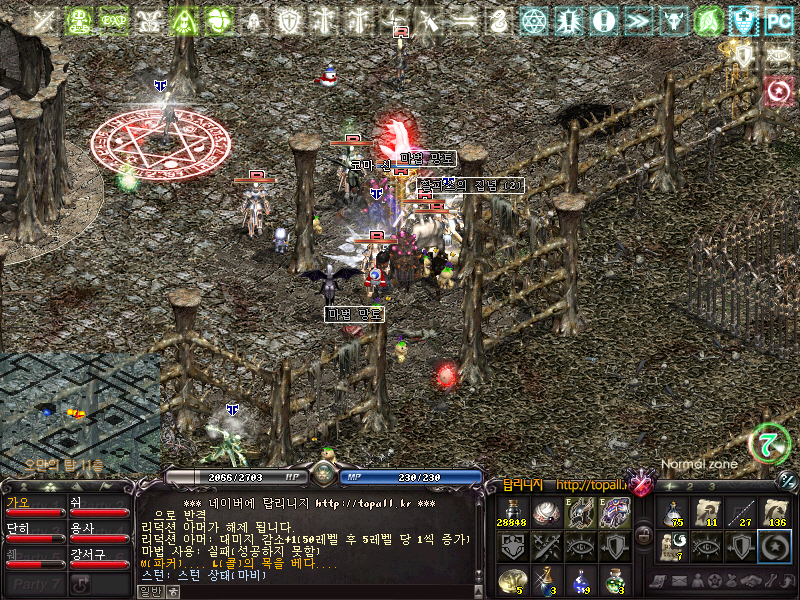Open the envelope mail icon in bottom menu

coord(674,581)
